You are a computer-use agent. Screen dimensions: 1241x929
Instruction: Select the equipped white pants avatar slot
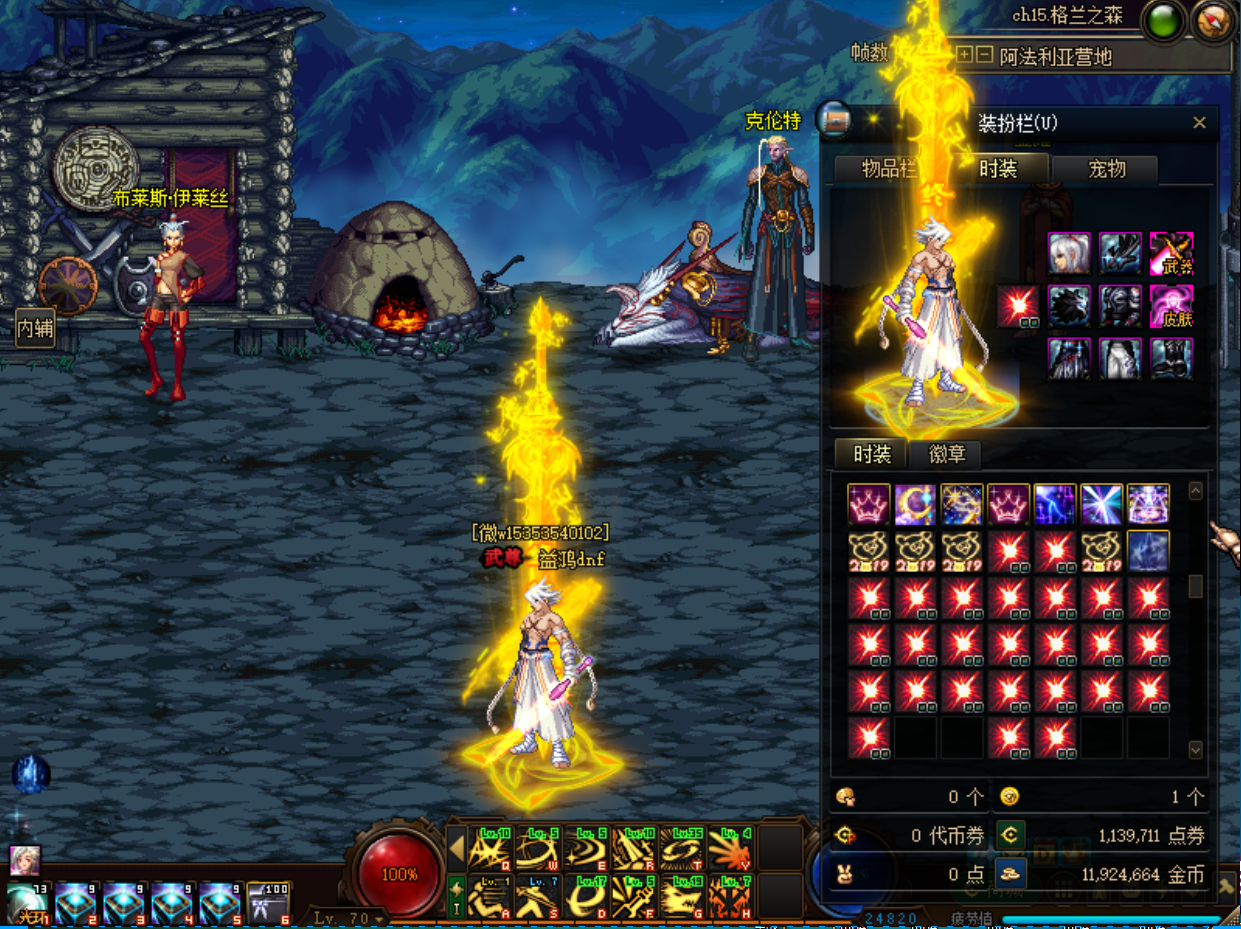1120,358
